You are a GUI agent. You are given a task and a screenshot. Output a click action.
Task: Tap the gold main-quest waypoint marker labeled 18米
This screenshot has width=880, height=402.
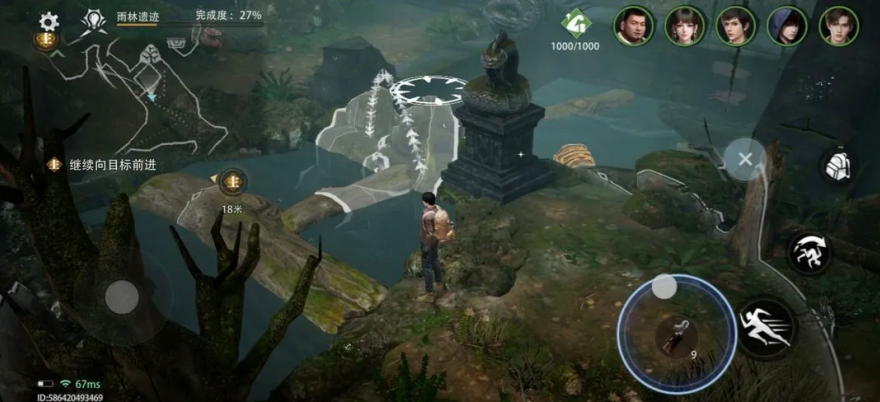(x=233, y=180)
